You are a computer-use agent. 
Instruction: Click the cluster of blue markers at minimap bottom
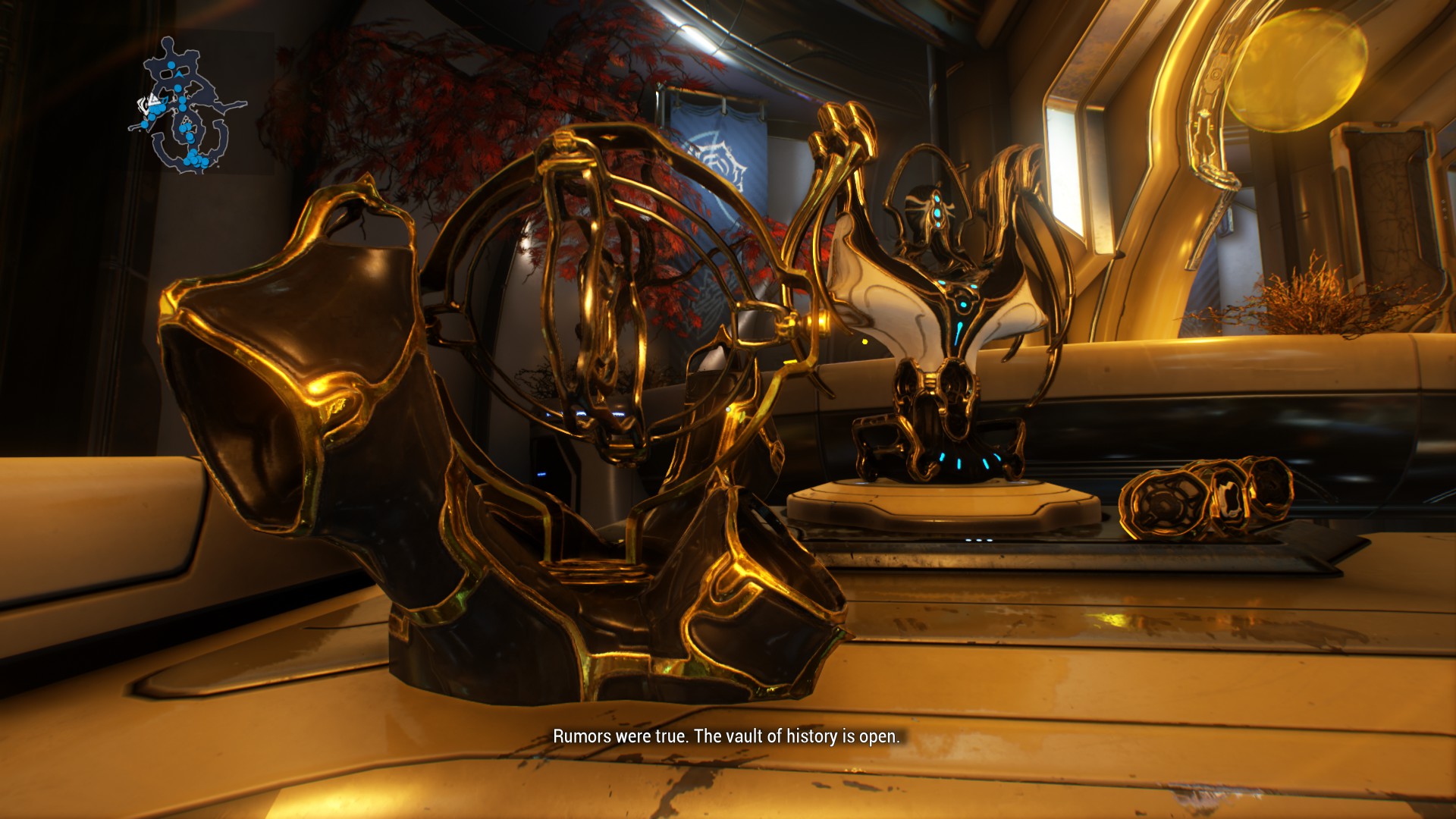coord(196,159)
